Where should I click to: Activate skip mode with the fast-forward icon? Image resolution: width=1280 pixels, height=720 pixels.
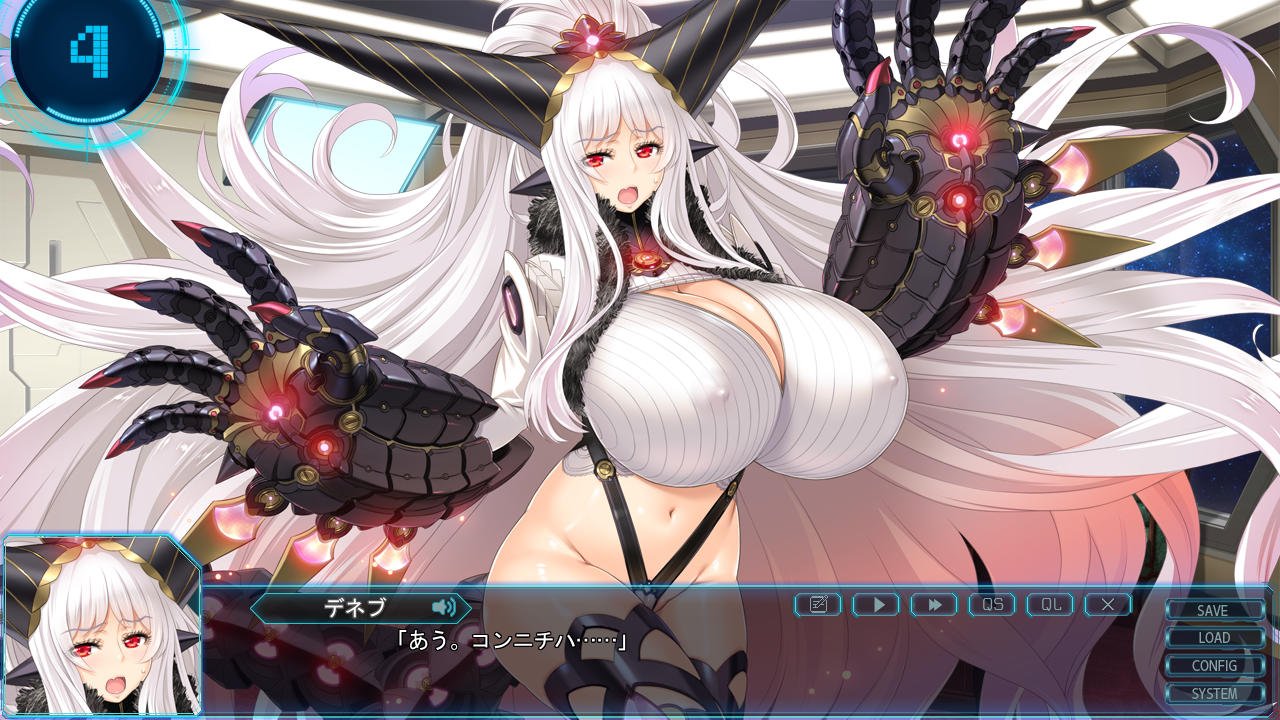(x=935, y=604)
